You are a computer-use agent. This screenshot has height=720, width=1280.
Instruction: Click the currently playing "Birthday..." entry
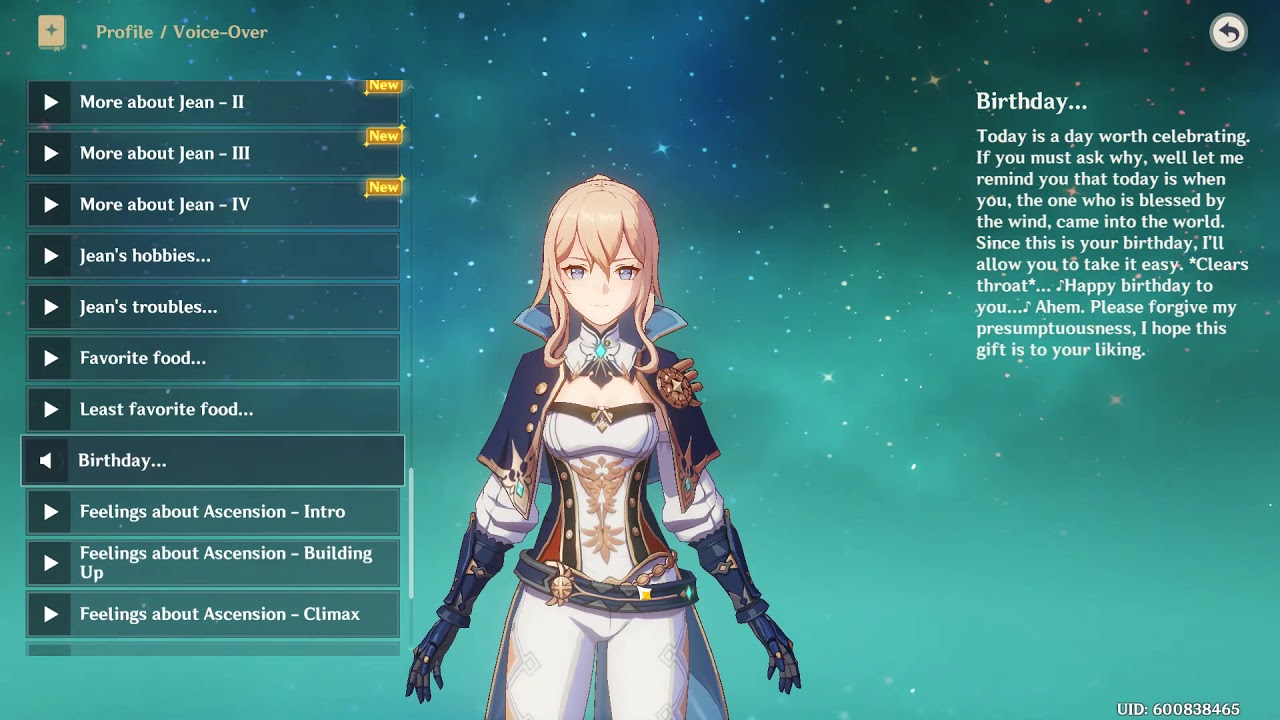(x=213, y=461)
